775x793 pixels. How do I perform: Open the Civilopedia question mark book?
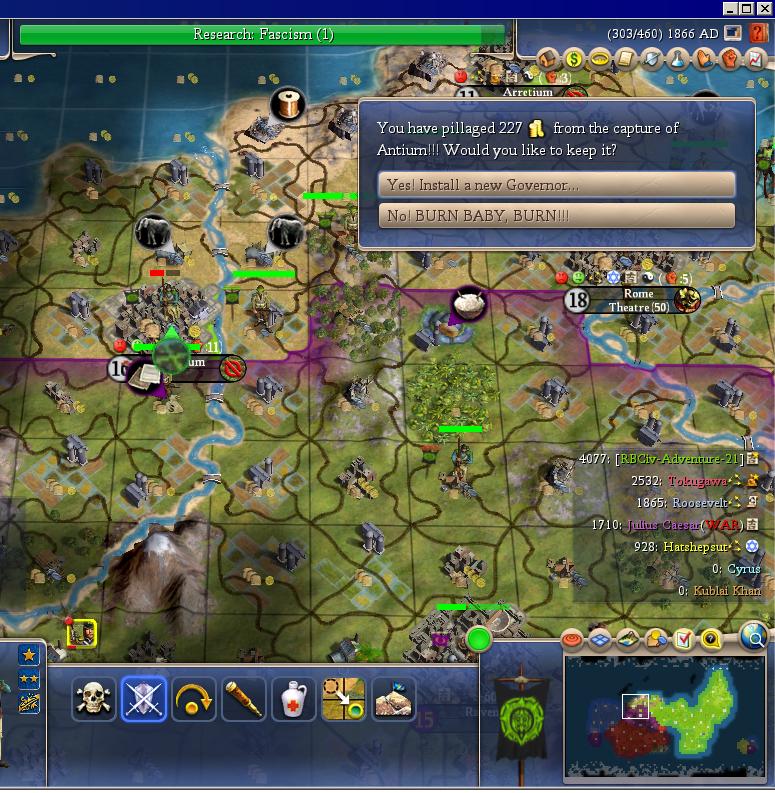(759, 33)
